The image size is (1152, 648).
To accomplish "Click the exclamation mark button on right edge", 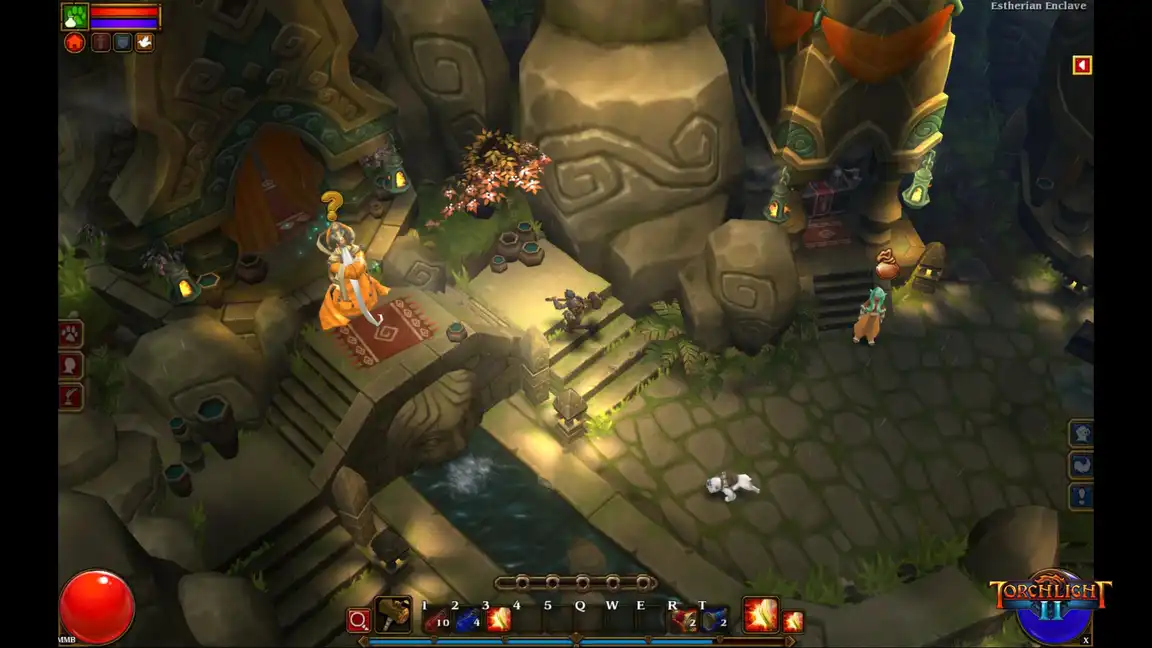I will pos(1082,497).
